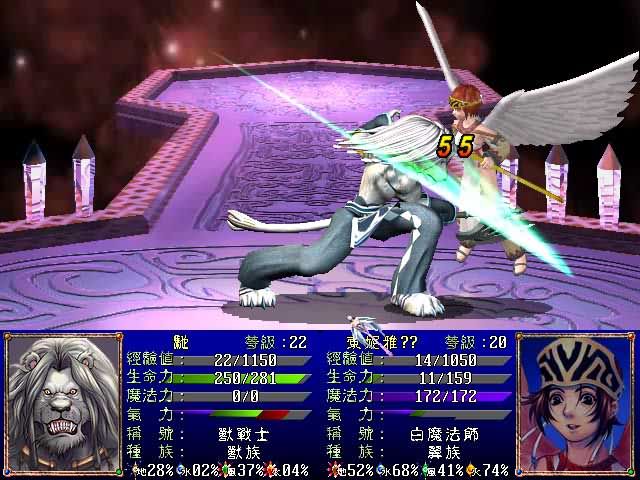Select the lion beast warrior portrait
Viewport: 640px width, 480px height.
coord(60,404)
